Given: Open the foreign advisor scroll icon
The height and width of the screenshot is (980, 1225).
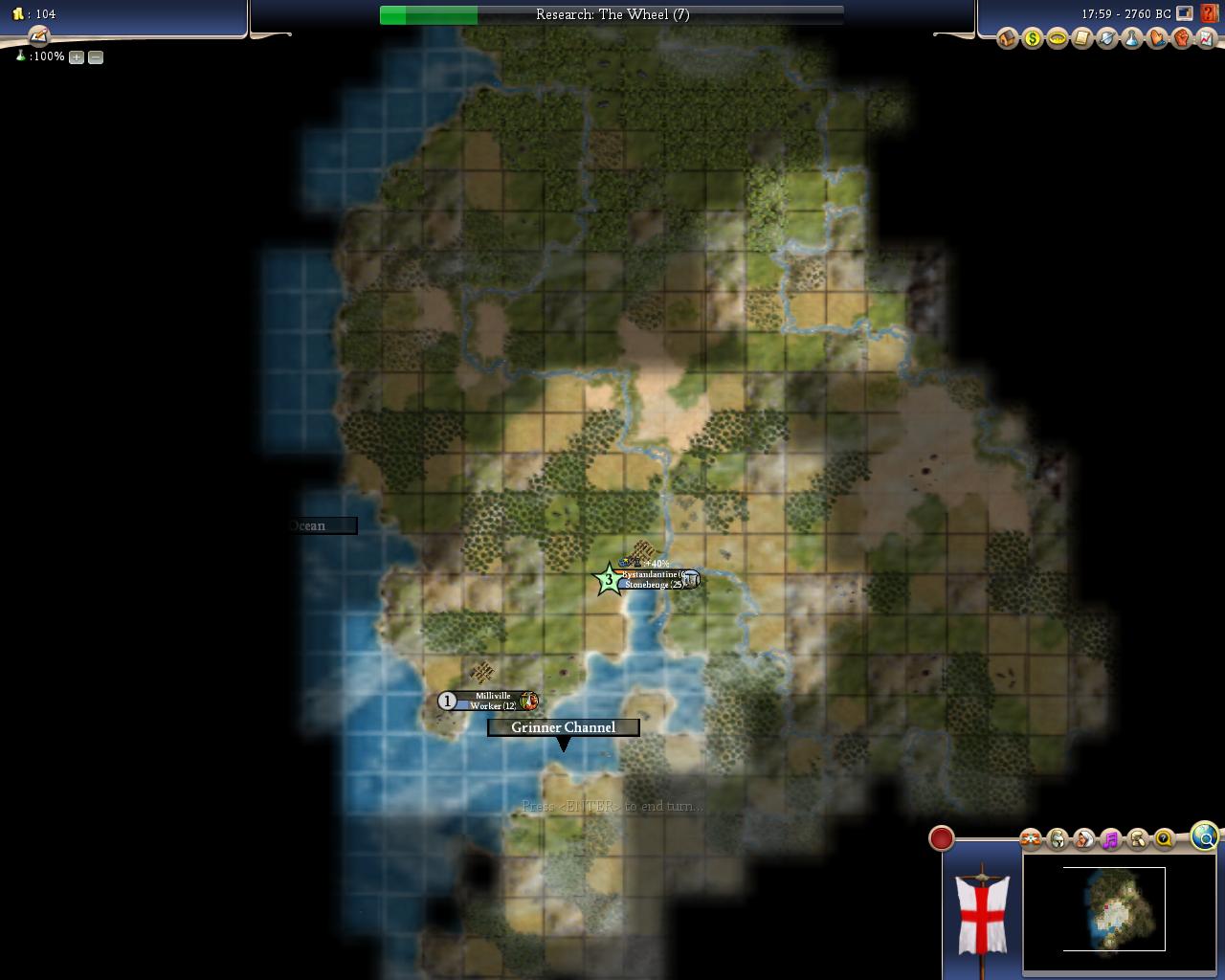Looking at the screenshot, I should click(1081, 38).
